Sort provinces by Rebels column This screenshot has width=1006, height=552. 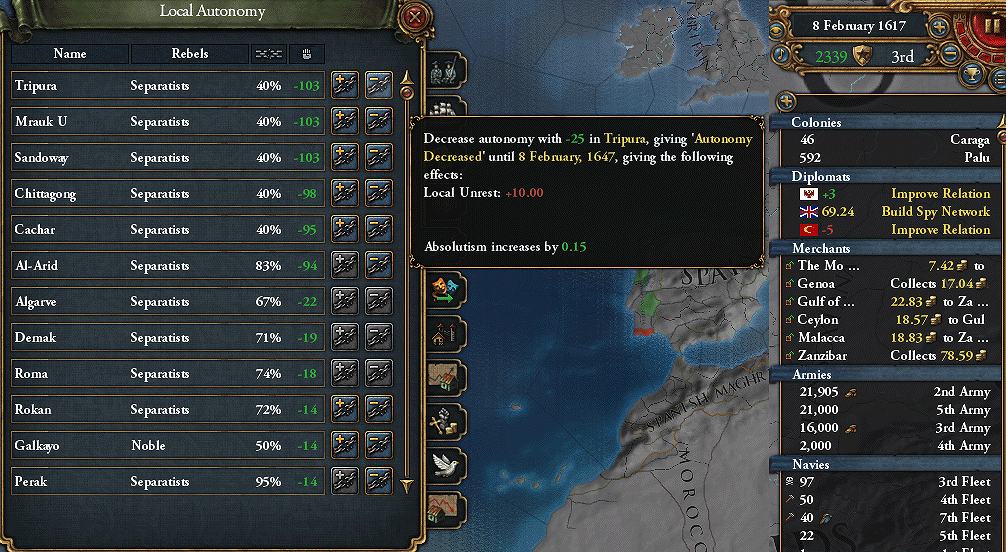pos(188,53)
